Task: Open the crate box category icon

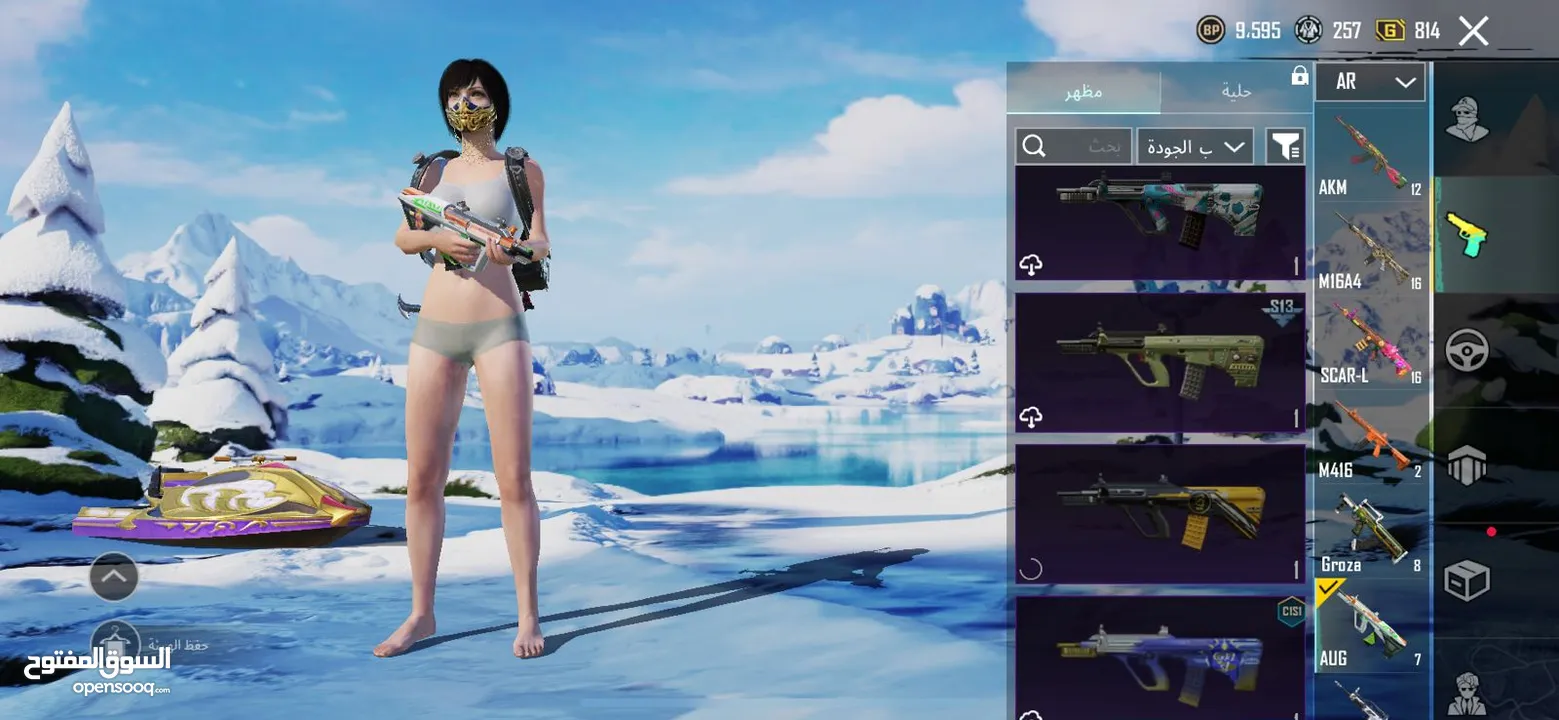Action: tap(1467, 580)
